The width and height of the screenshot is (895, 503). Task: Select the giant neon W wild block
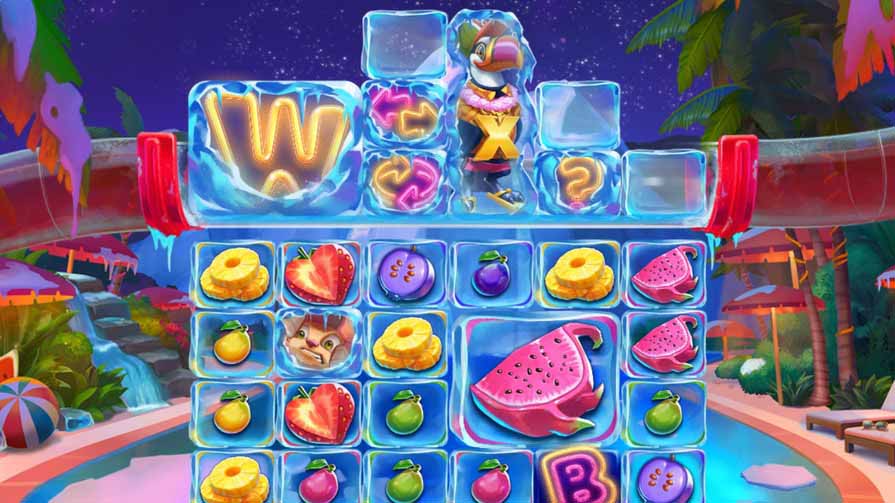point(275,147)
